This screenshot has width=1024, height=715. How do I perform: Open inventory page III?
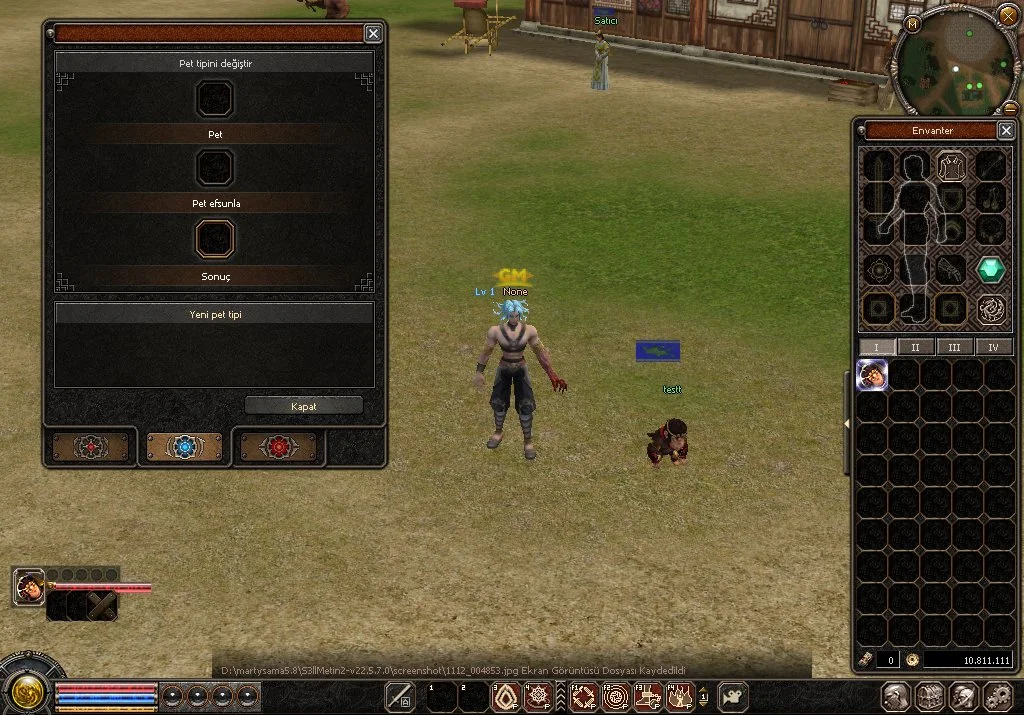click(x=954, y=347)
